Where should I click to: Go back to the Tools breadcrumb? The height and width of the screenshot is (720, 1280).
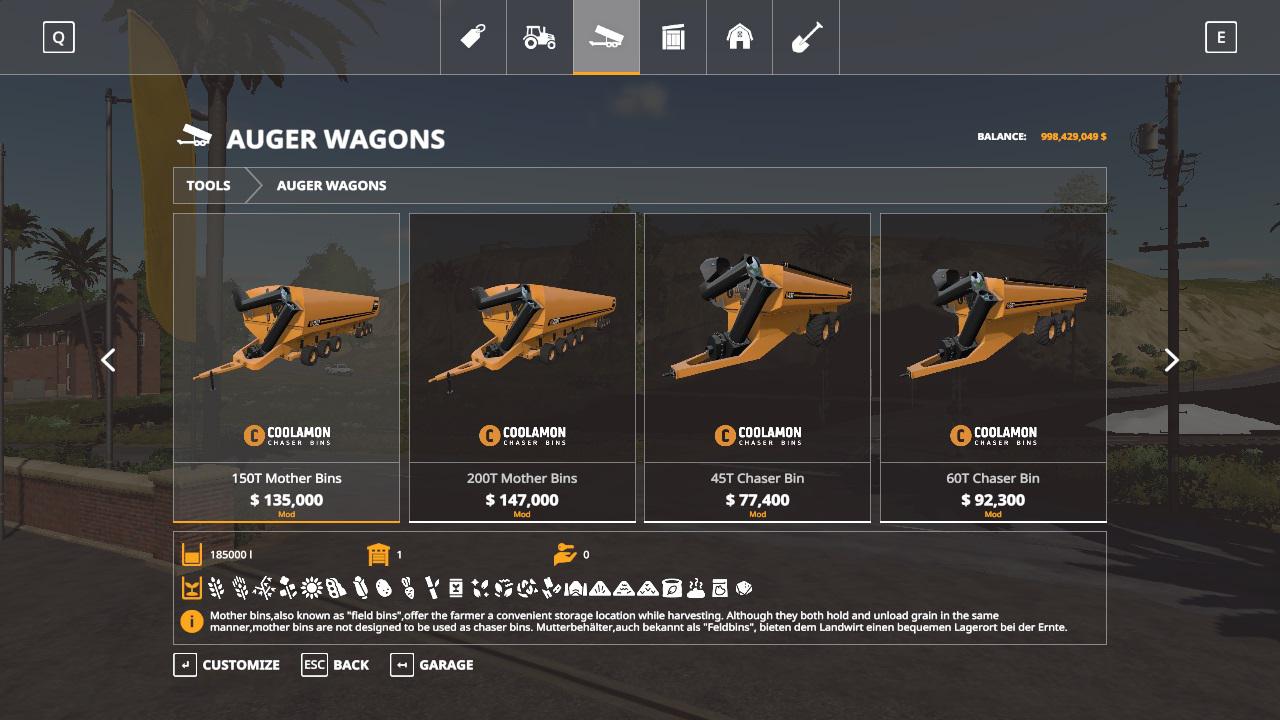208,185
